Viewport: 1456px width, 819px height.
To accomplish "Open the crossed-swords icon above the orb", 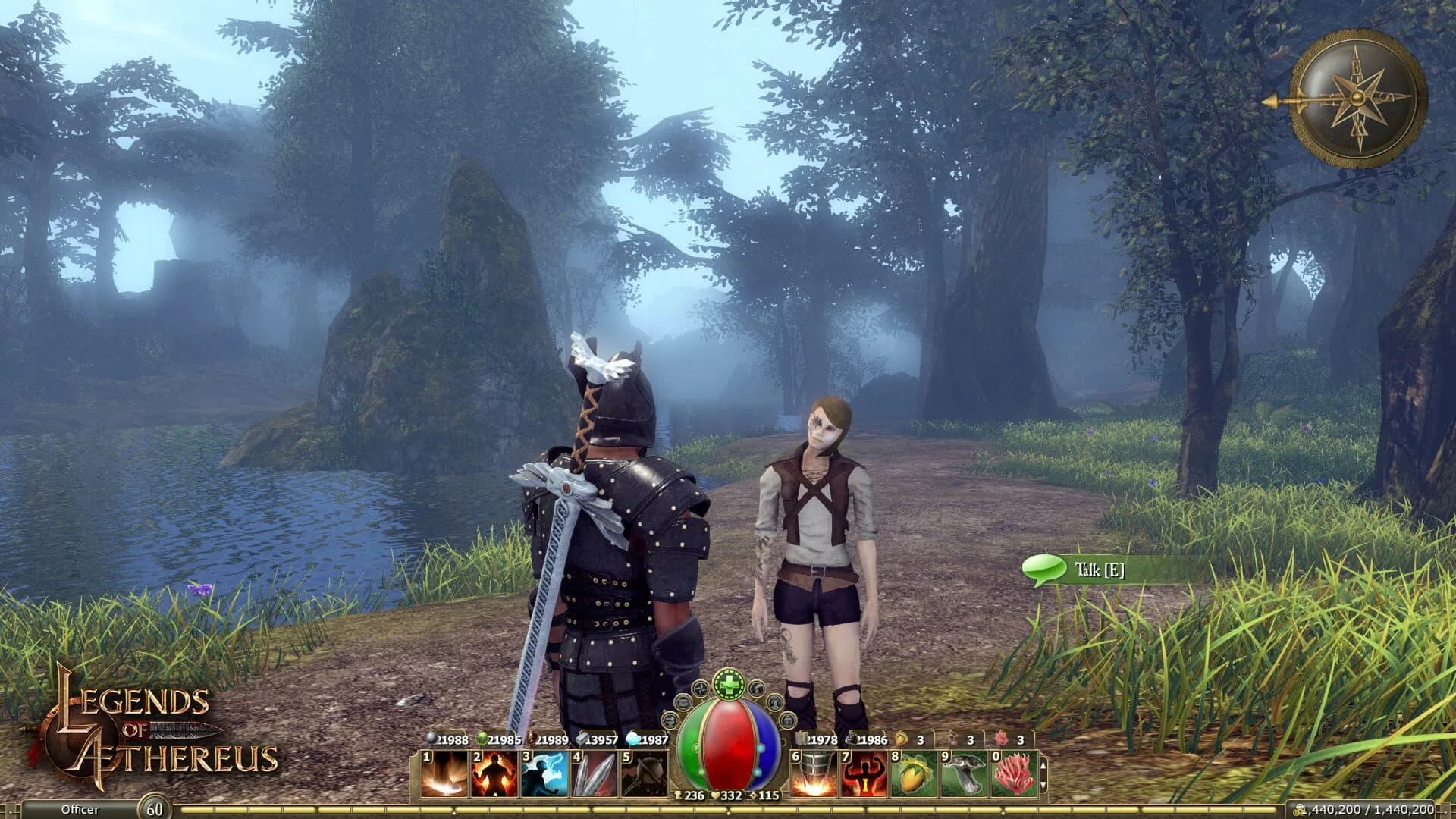I will click(700, 689).
